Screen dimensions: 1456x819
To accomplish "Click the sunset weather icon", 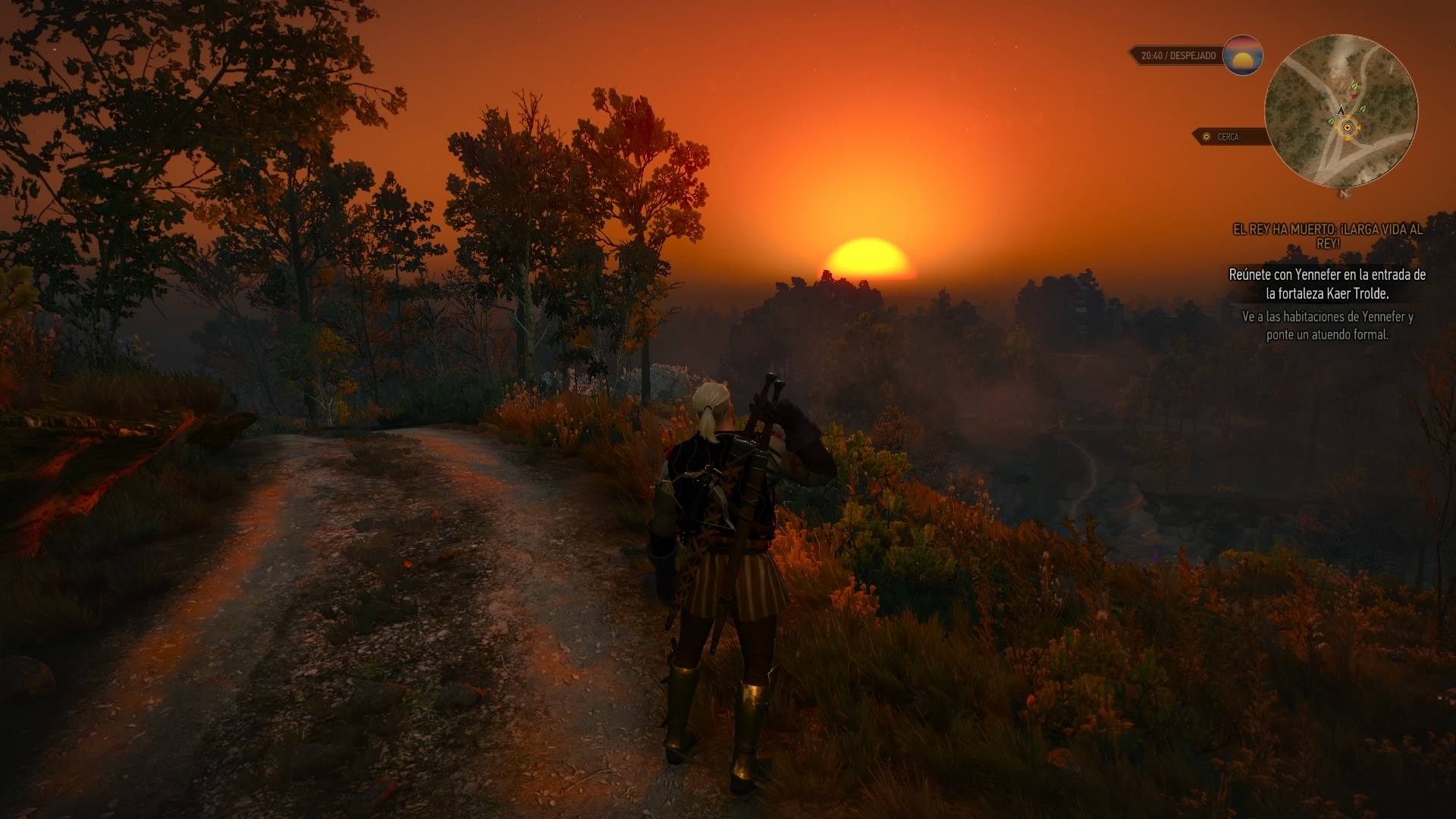I will pos(1243,55).
